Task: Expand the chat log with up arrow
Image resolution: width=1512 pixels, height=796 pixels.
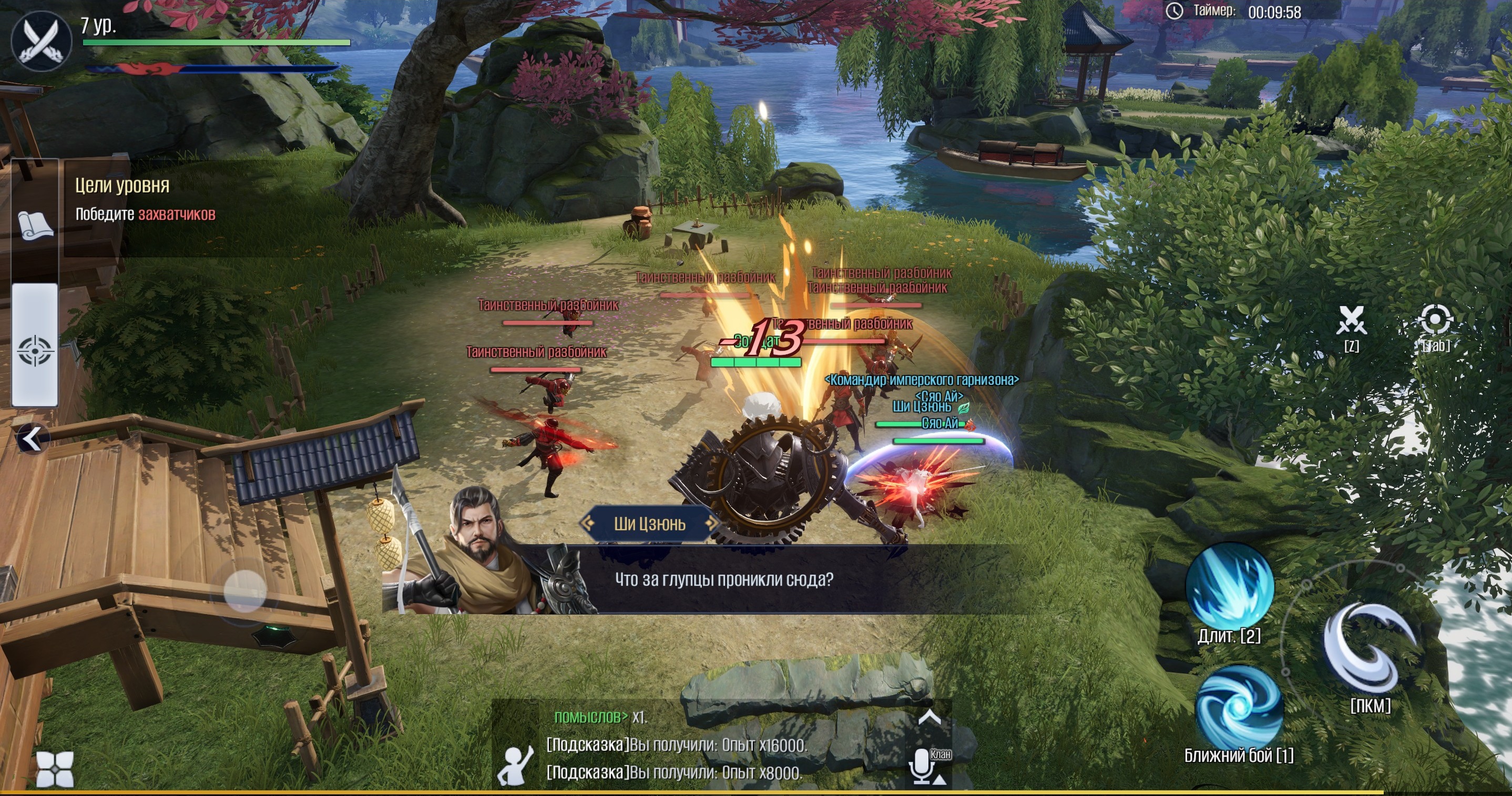Action: click(929, 717)
